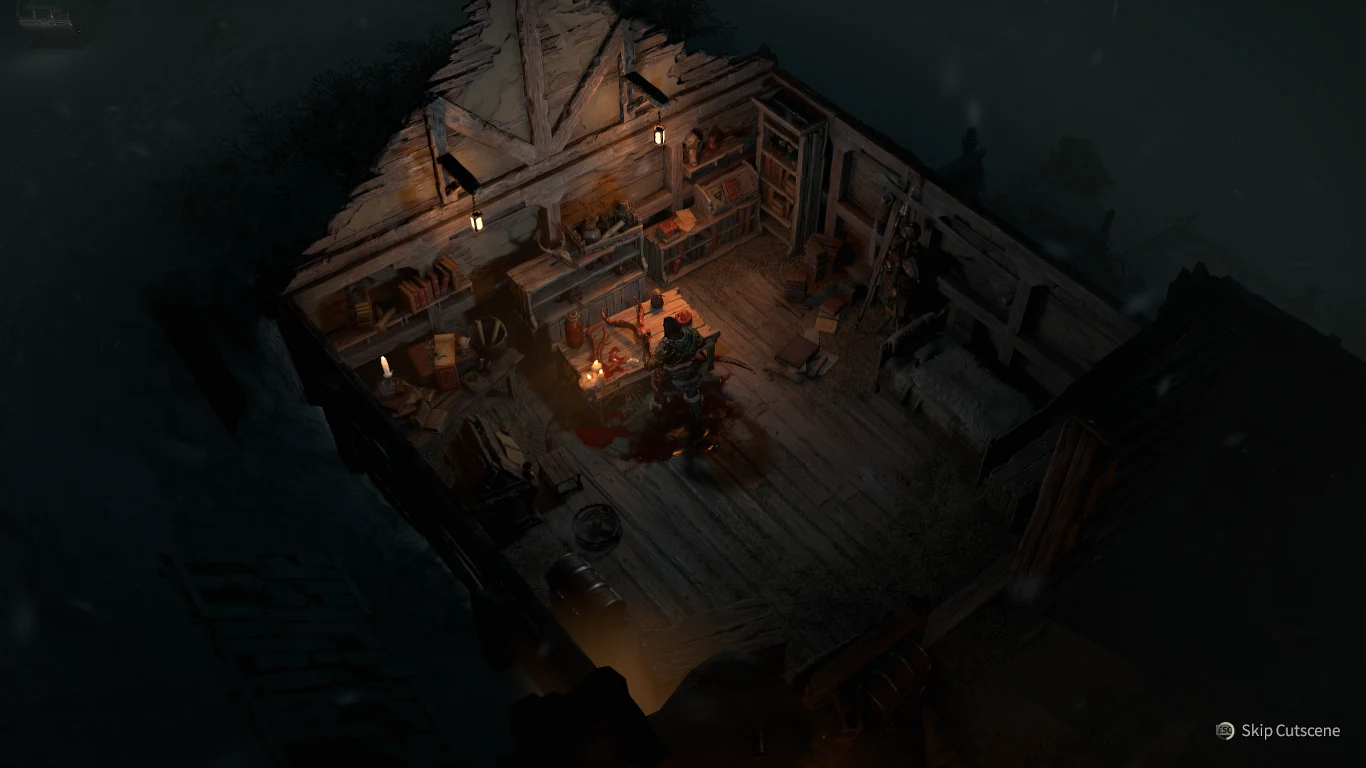
Task: Click the hanging lantern on the left beam
Action: (x=476, y=221)
